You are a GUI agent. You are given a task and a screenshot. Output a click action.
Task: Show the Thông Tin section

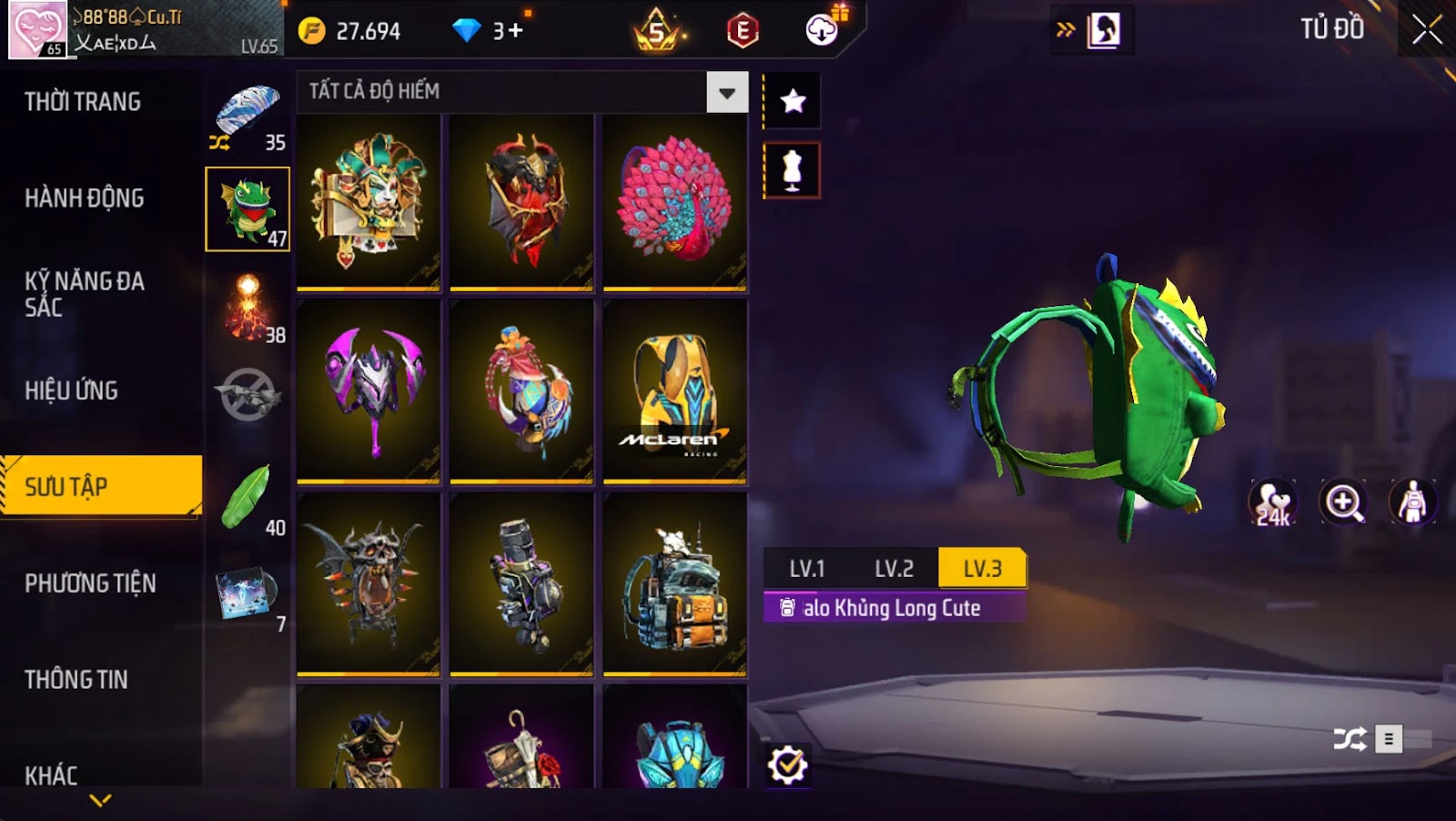(x=76, y=679)
